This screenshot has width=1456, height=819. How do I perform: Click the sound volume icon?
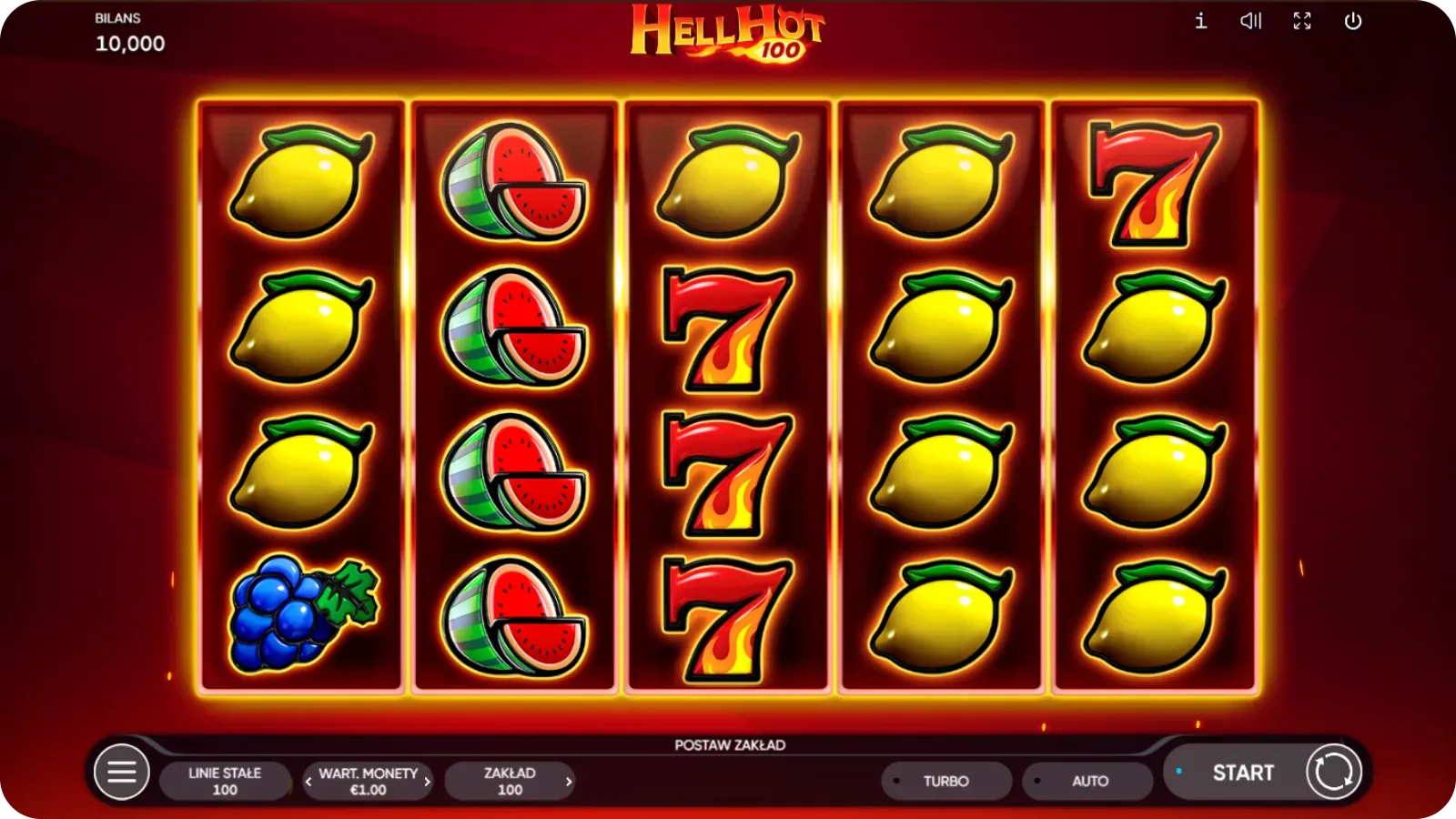pos(1251,21)
